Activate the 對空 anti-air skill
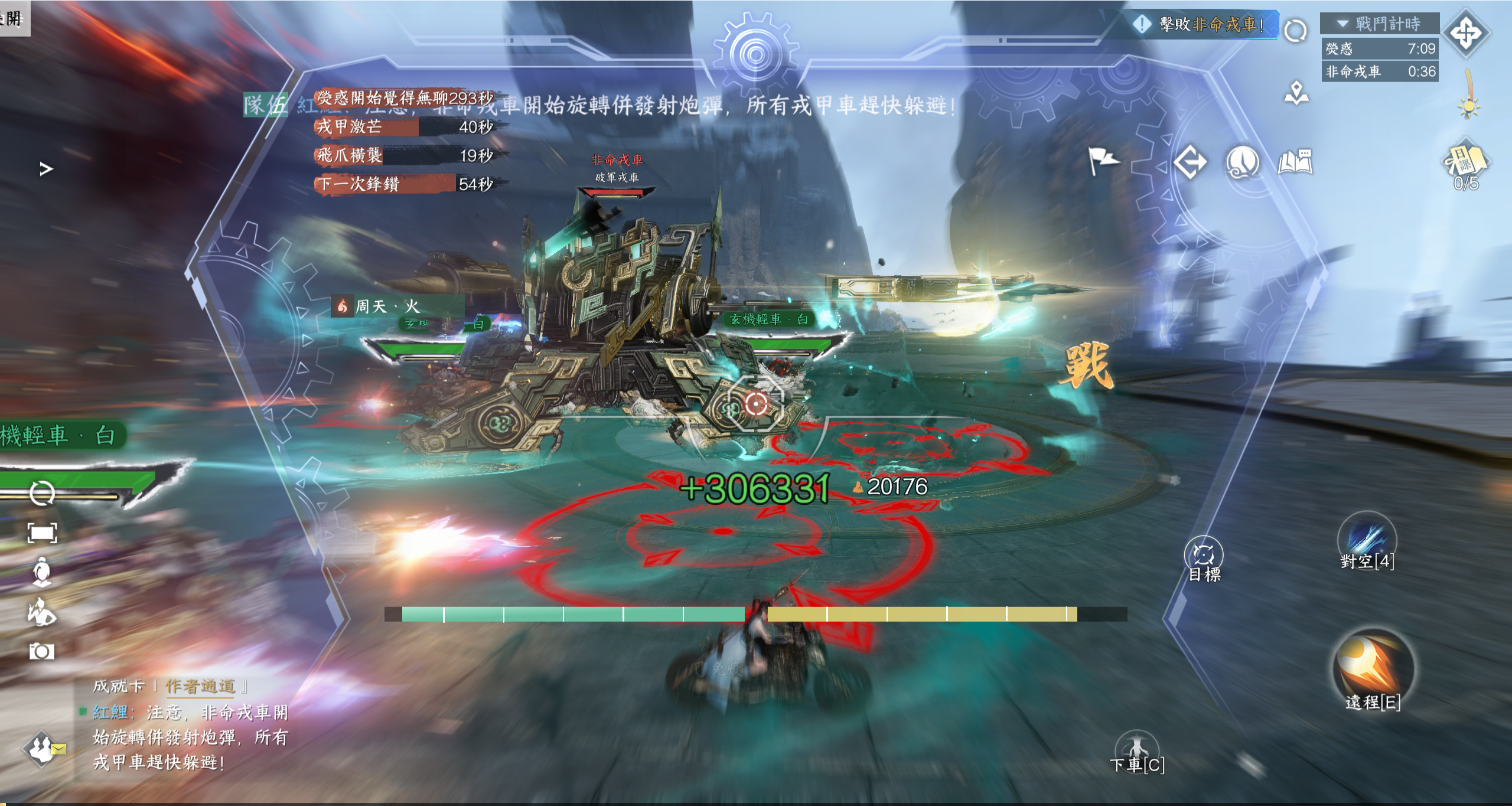 click(1367, 539)
